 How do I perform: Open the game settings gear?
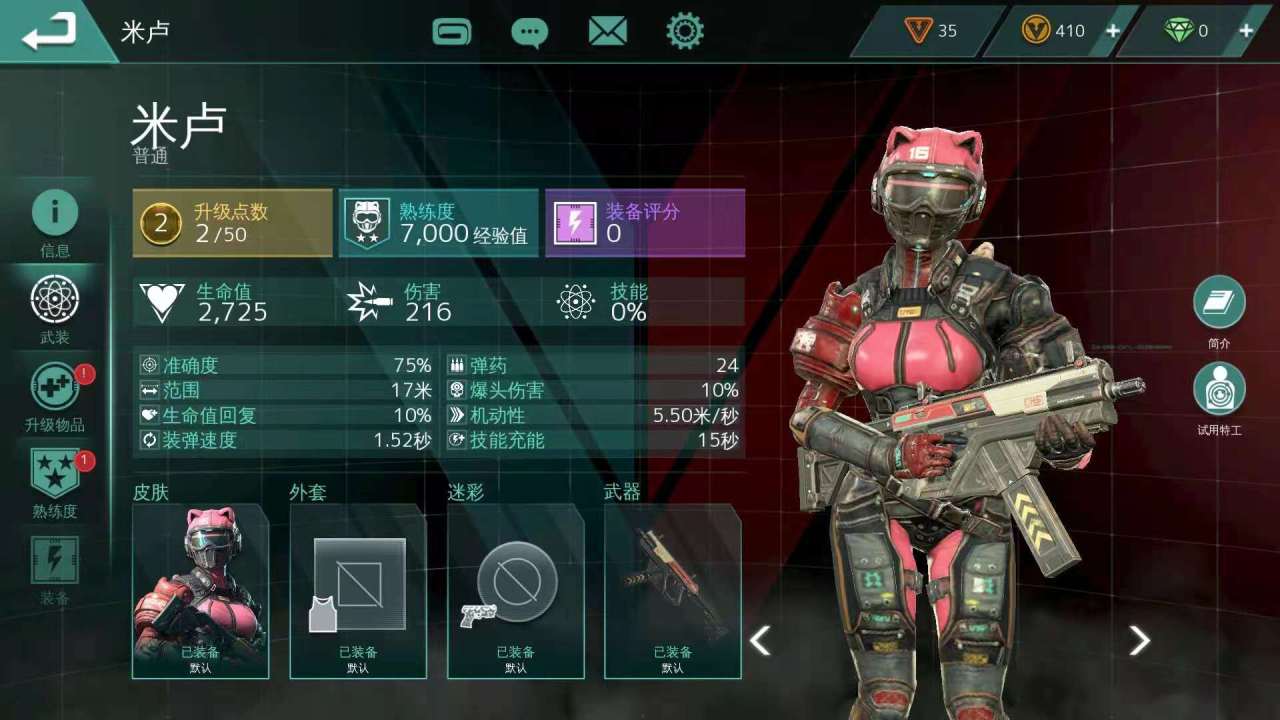point(686,31)
